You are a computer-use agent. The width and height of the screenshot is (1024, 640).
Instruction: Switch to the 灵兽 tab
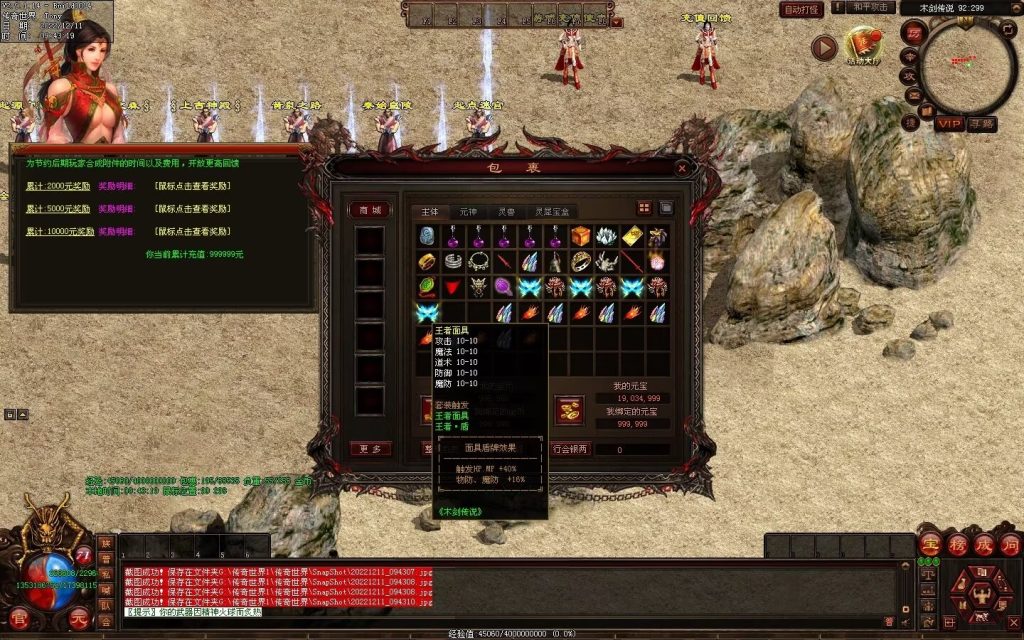[x=508, y=211]
